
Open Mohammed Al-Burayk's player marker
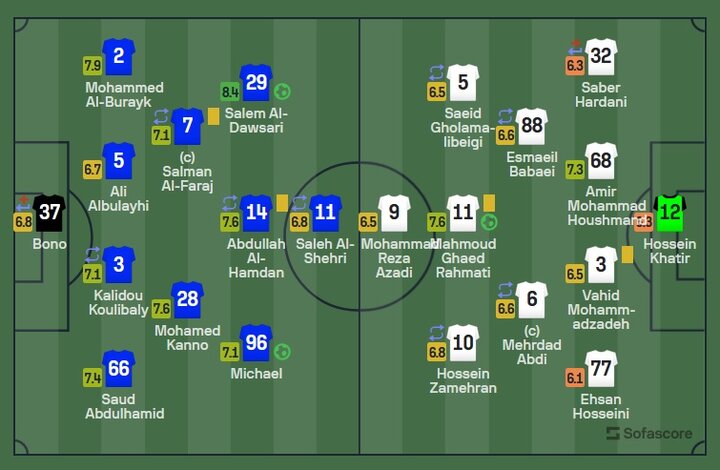click(x=119, y=57)
